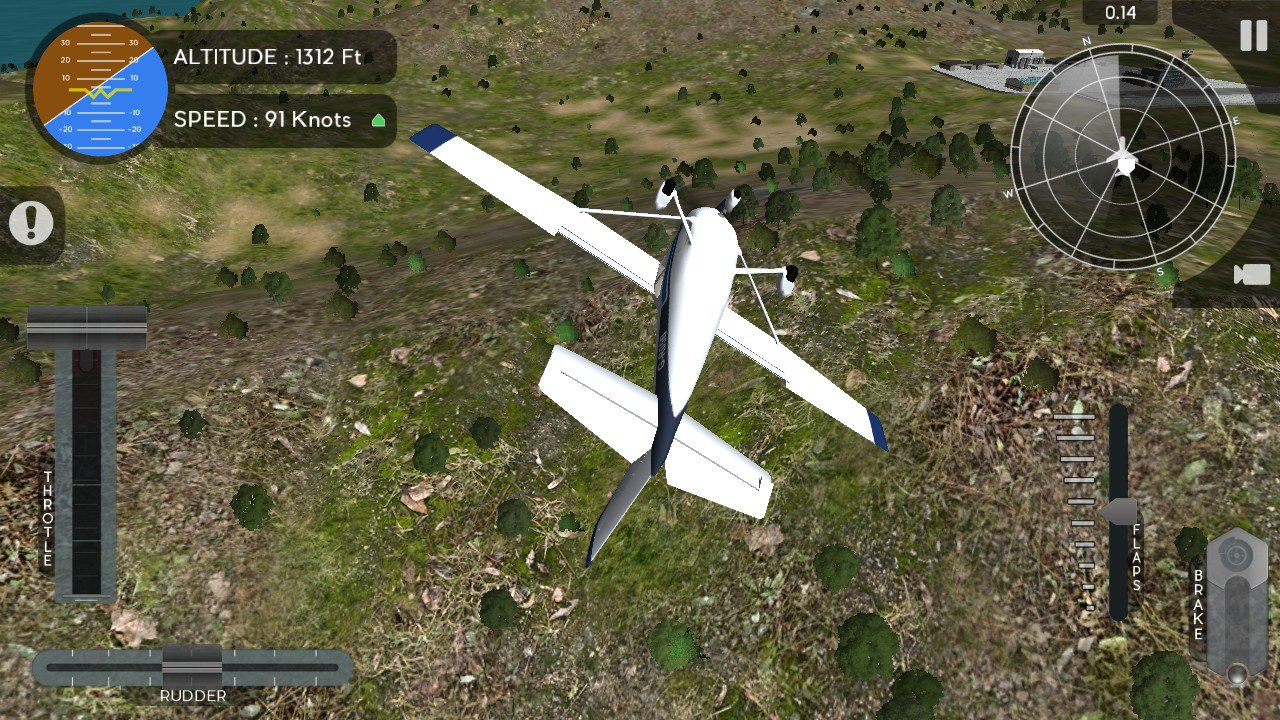This screenshot has height=720, width=1280.
Task: Click the flaps lever handle
Action: click(1120, 512)
